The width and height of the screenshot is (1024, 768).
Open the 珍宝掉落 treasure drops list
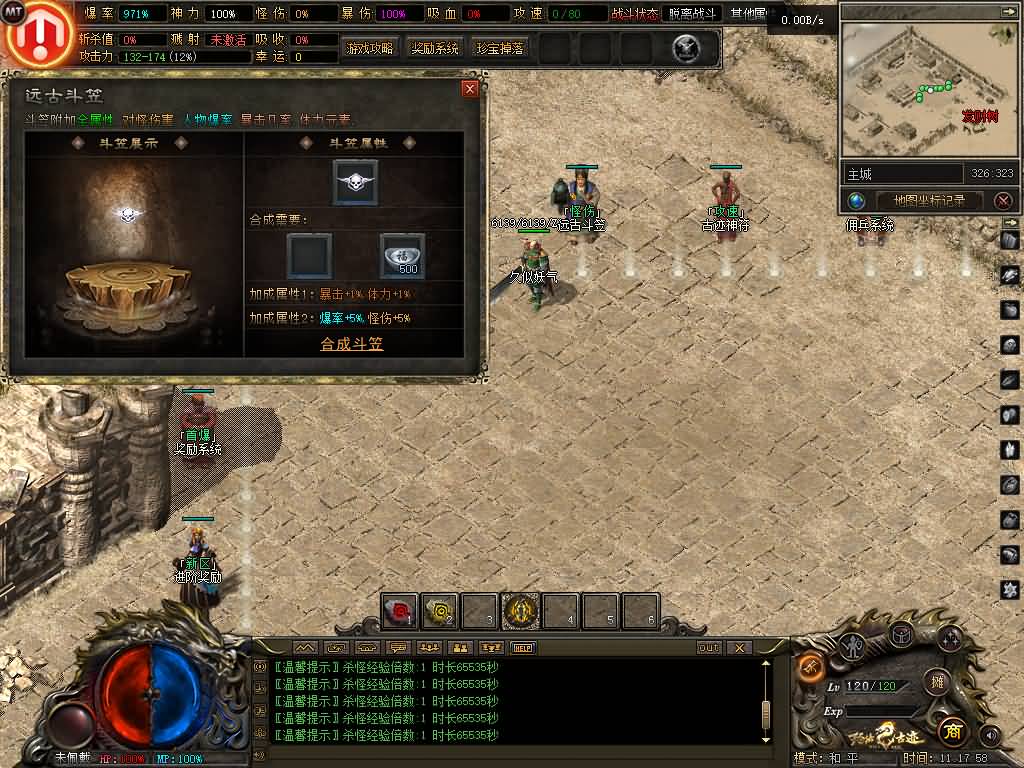click(500, 48)
